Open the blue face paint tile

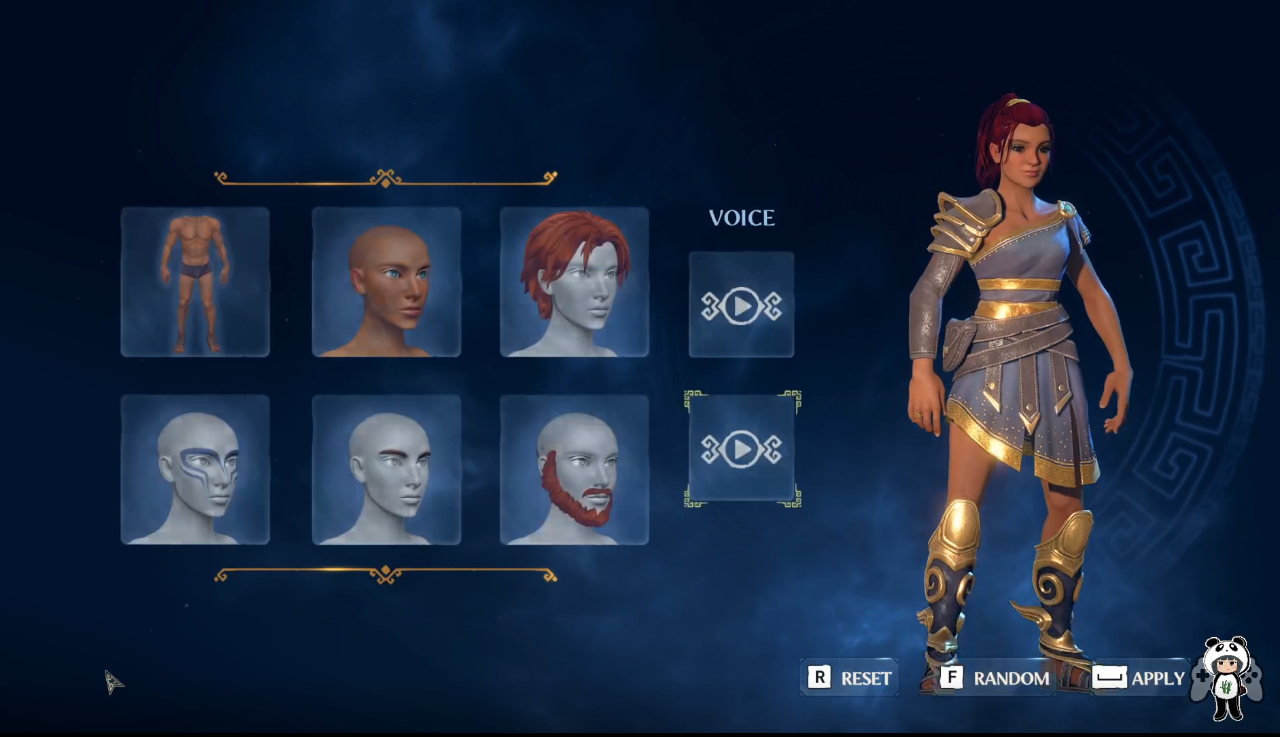(195, 470)
